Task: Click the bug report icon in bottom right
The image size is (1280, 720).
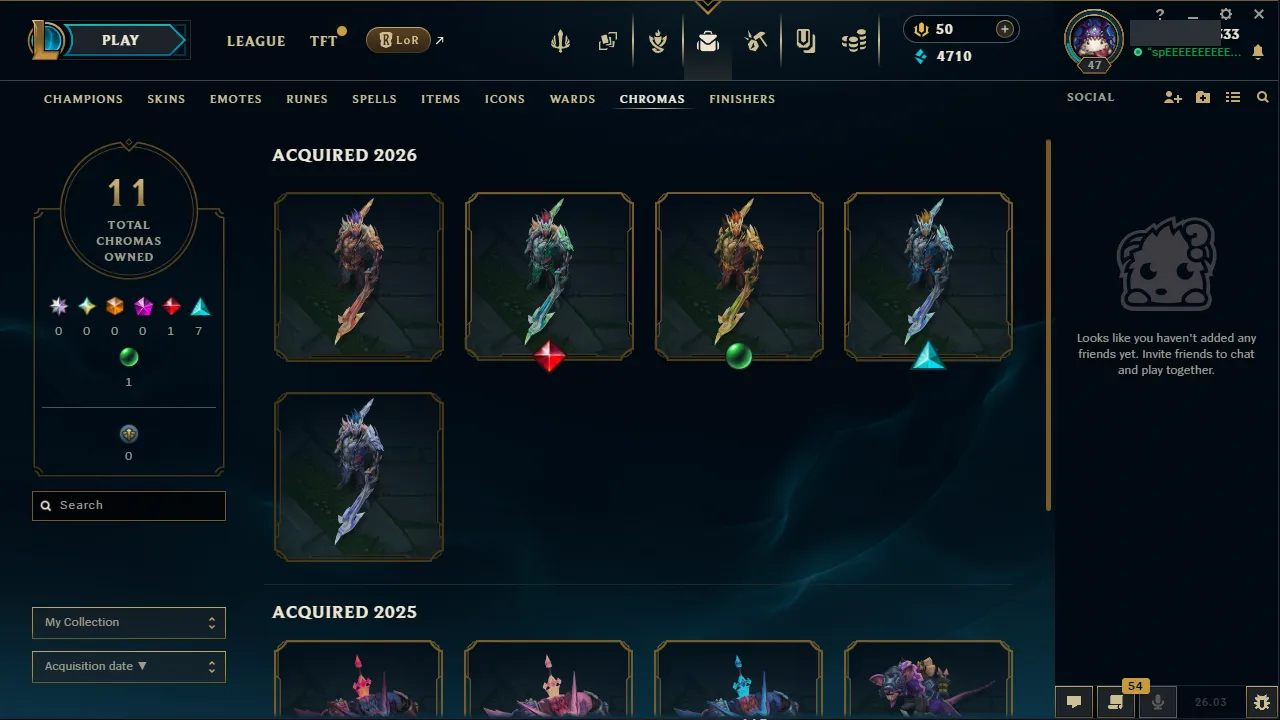Action: pyautogui.click(x=1262, y=701)
